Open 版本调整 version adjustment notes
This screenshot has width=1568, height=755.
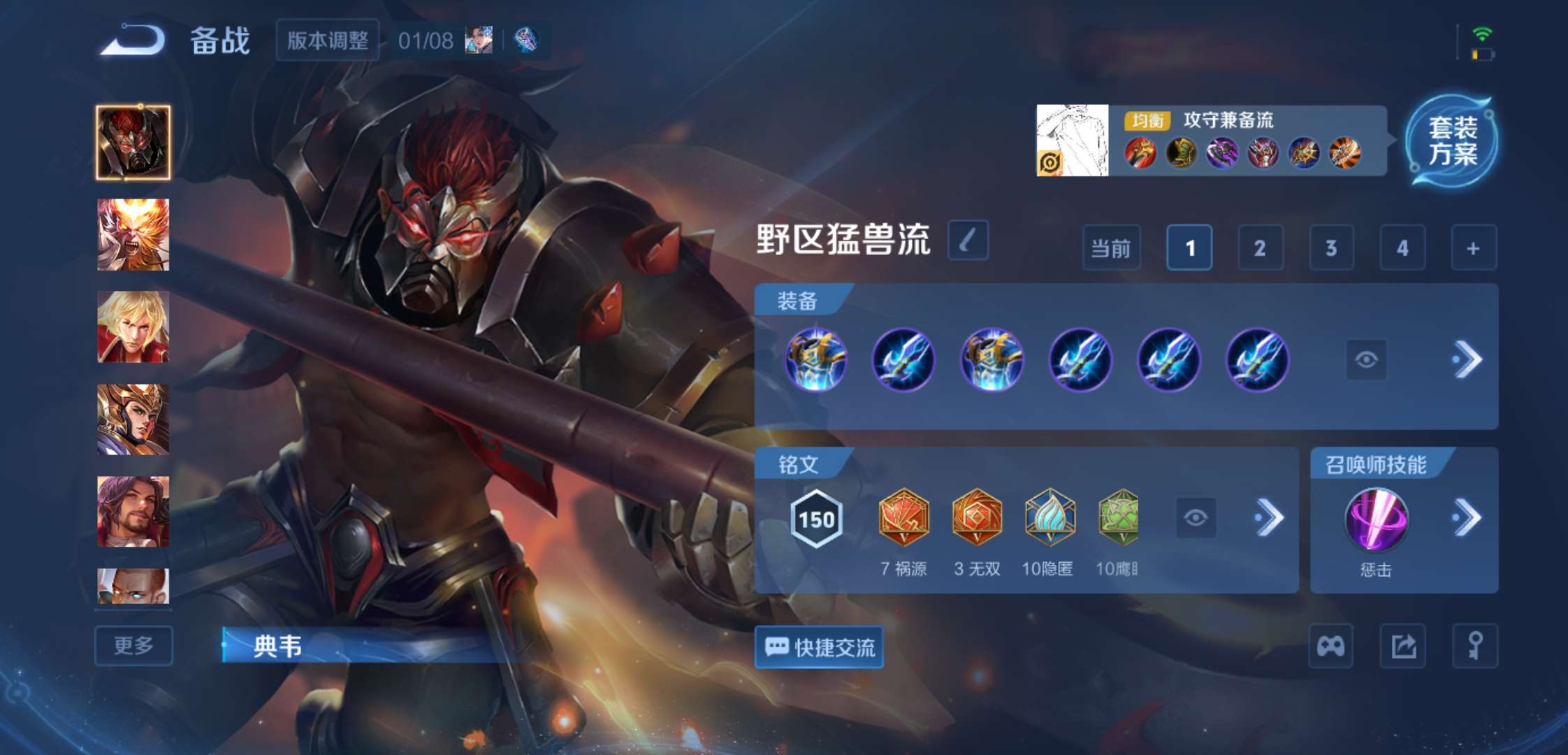(x=327, y=40)
